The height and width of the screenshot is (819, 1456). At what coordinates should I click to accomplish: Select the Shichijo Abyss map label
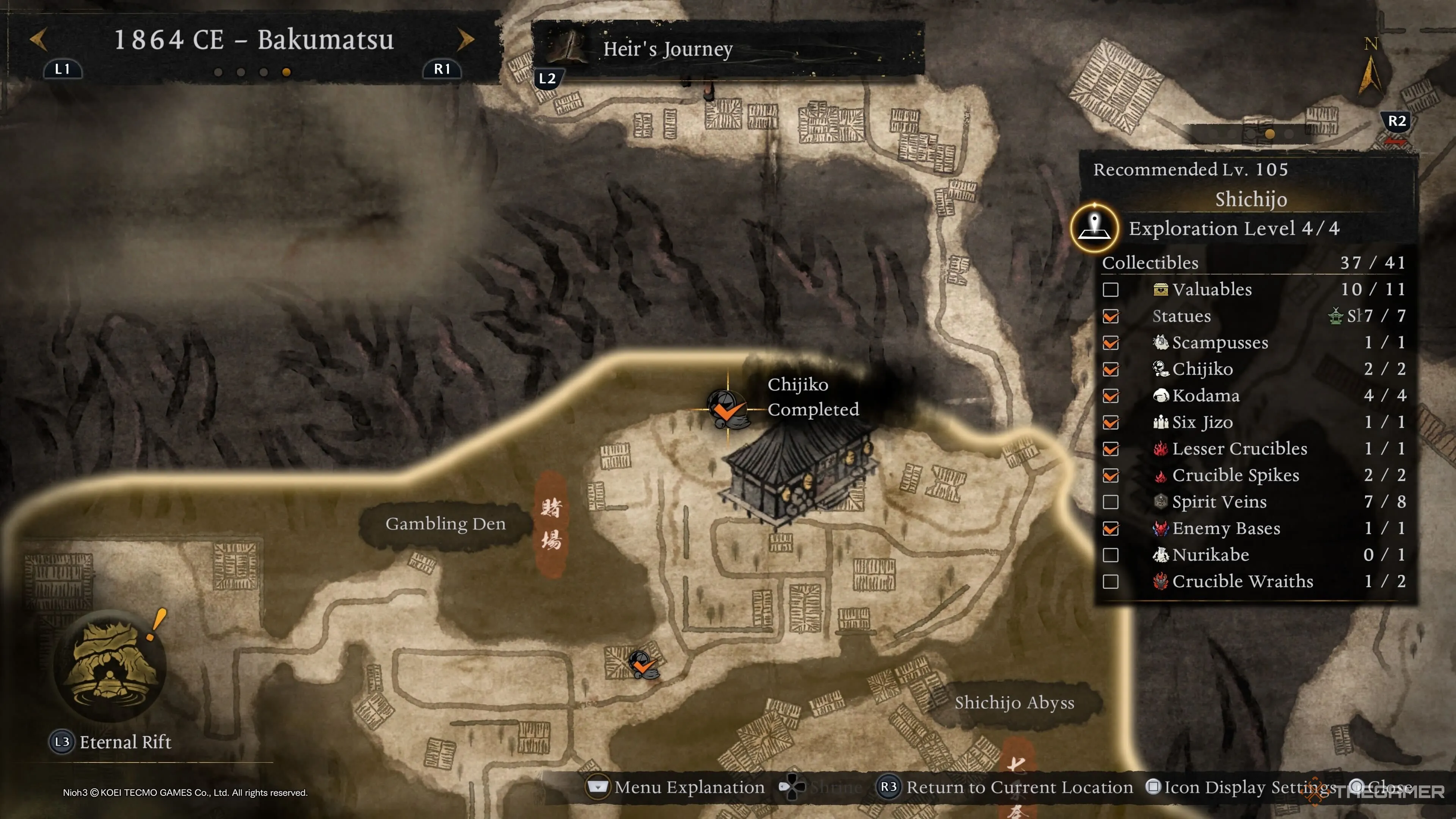[x=1014, y=703]
